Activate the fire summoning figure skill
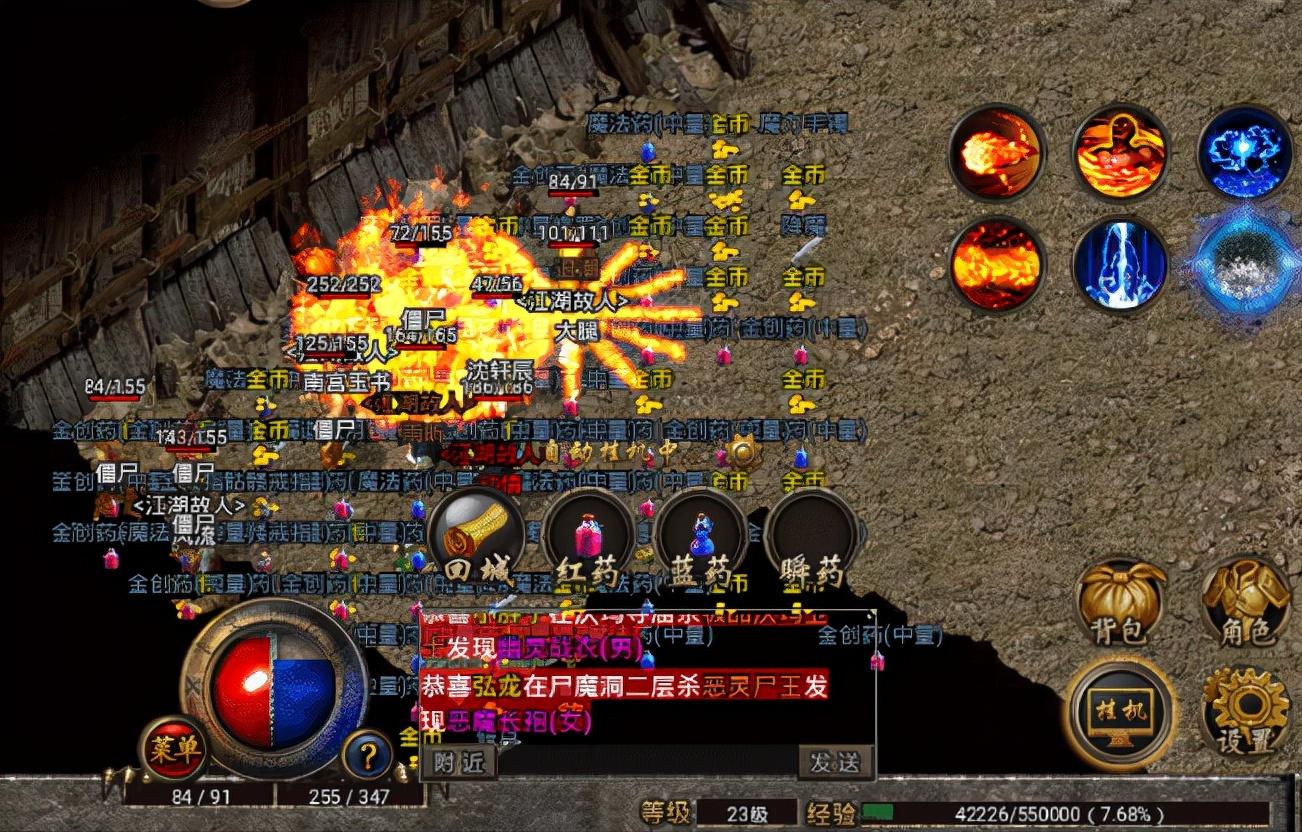 1120,154
